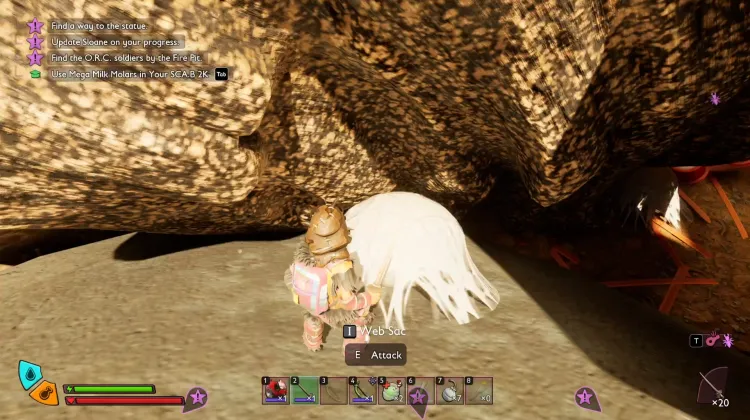Select the red item in hotbar slot 1
This screenshot has width=750, height=420.
click(275, 391)
